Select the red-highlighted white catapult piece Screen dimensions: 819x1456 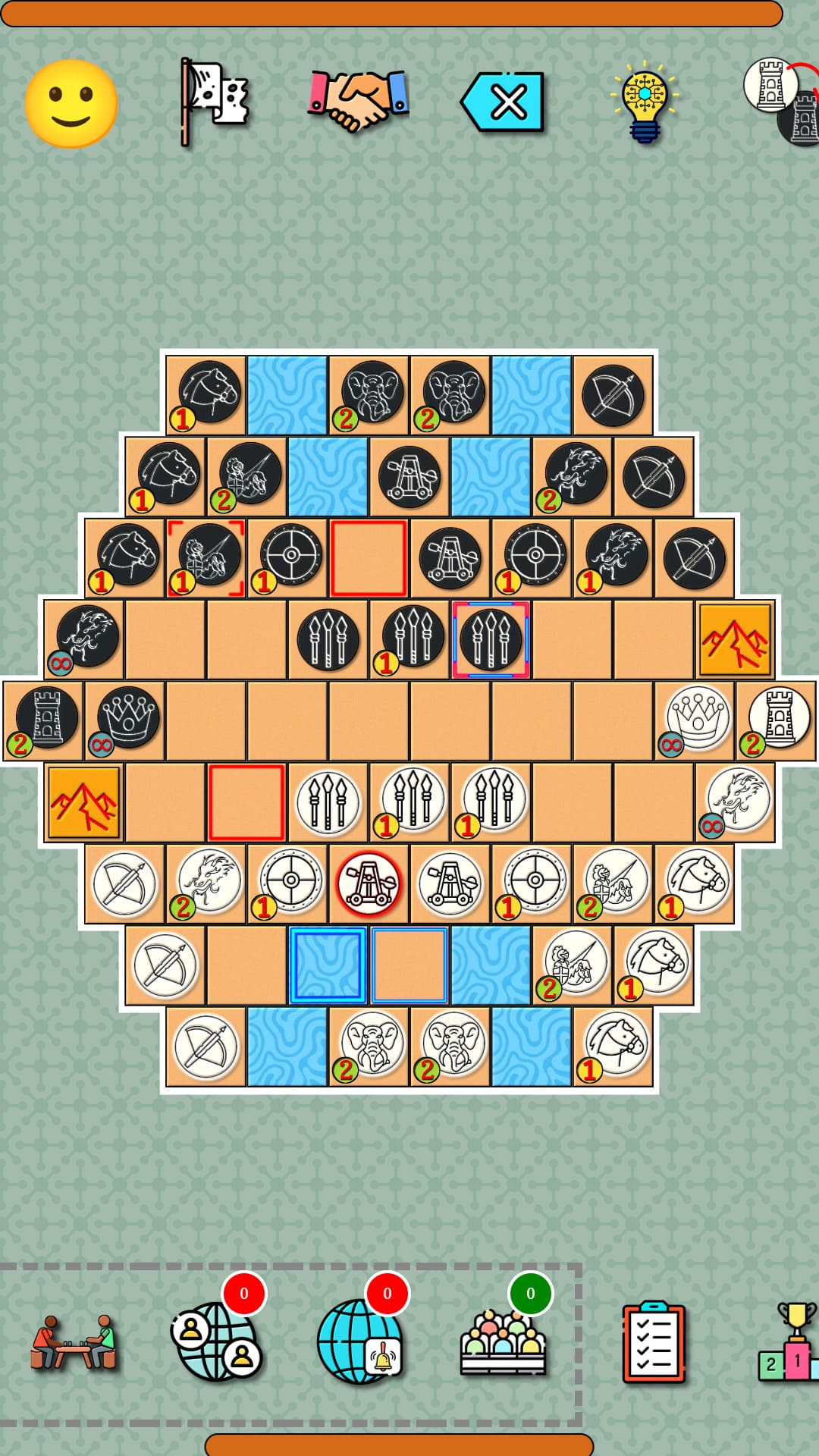369,884
